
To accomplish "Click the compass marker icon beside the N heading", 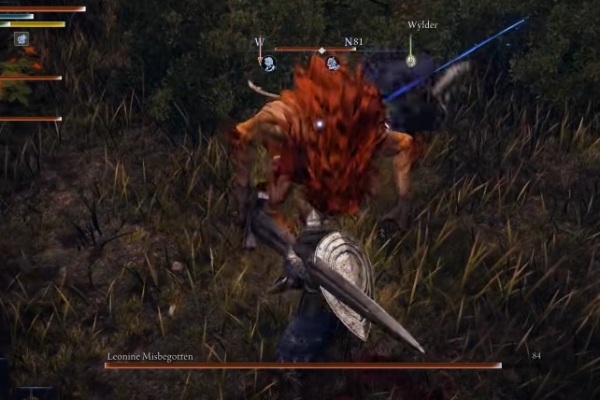I will [x=332, y=63].
